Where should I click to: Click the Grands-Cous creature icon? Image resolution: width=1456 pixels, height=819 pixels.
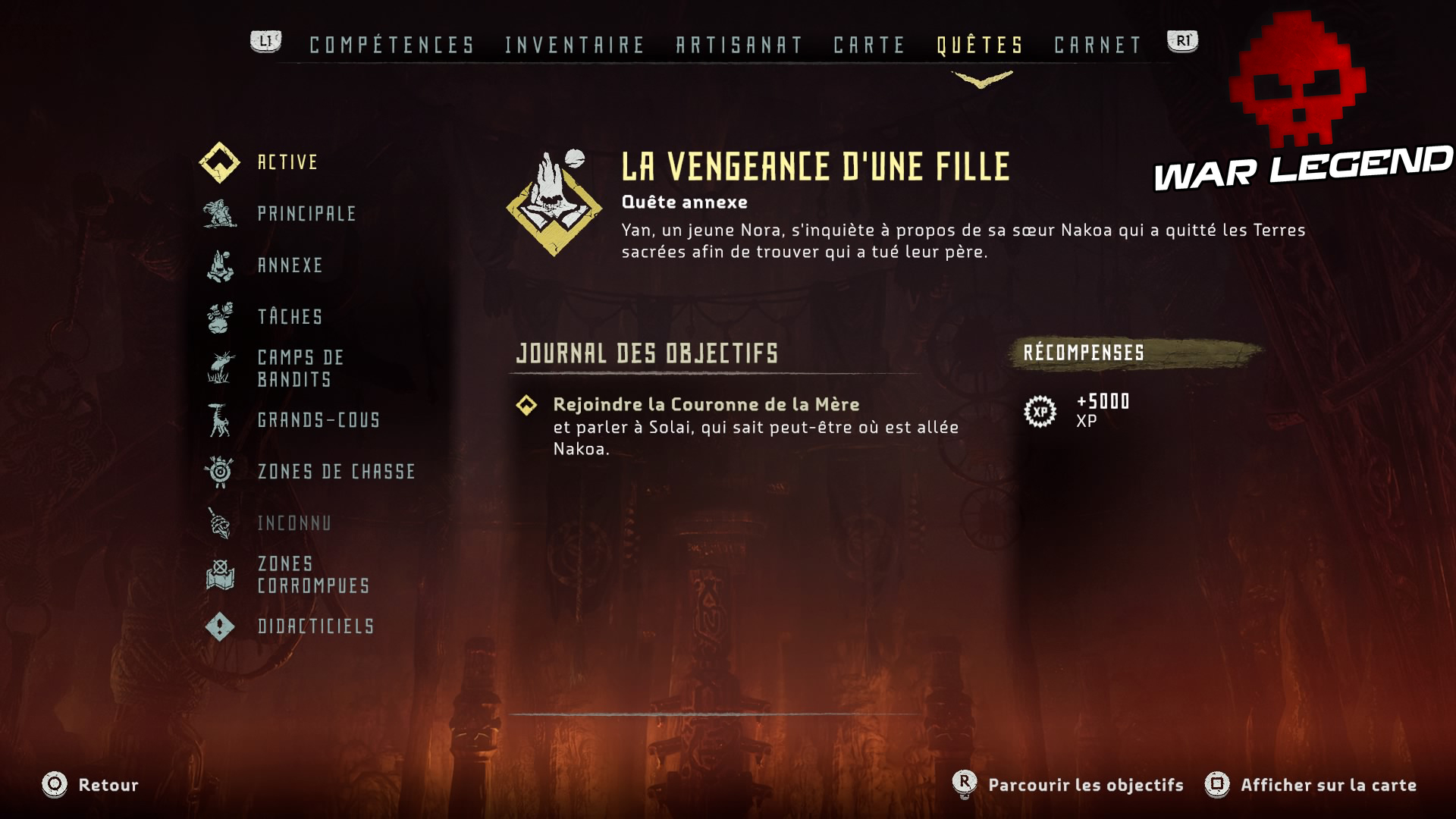point(218,420)
